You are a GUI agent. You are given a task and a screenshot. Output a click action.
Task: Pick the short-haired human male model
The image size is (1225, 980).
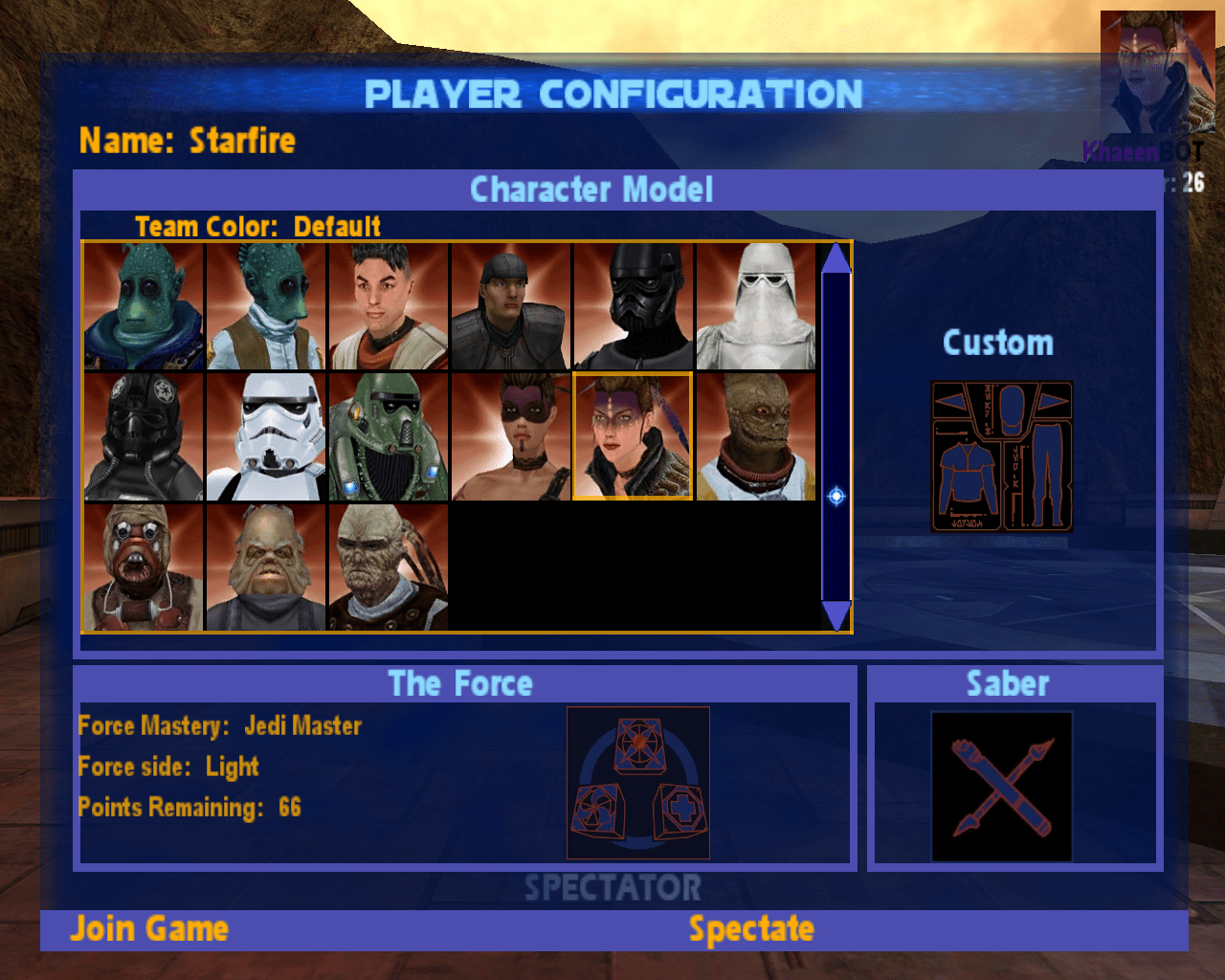pyautogui.click(x=389, y=306)
